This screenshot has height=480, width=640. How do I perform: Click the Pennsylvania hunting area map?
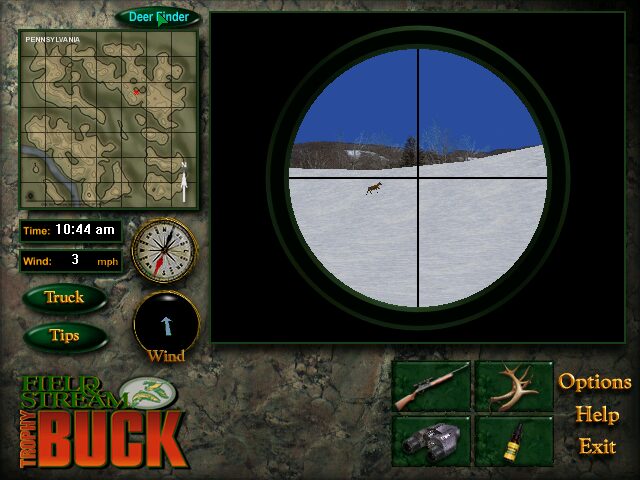click(x=108, y=118)
